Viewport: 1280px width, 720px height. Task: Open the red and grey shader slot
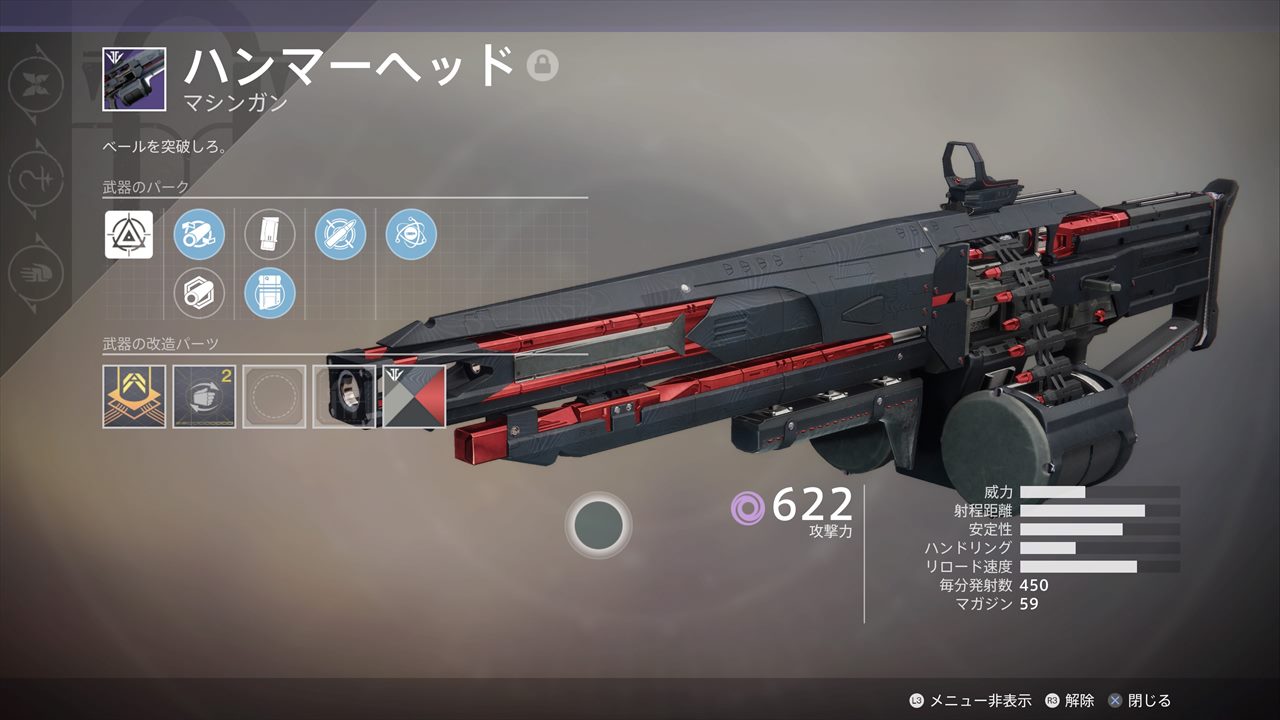(x=414, y=397)
